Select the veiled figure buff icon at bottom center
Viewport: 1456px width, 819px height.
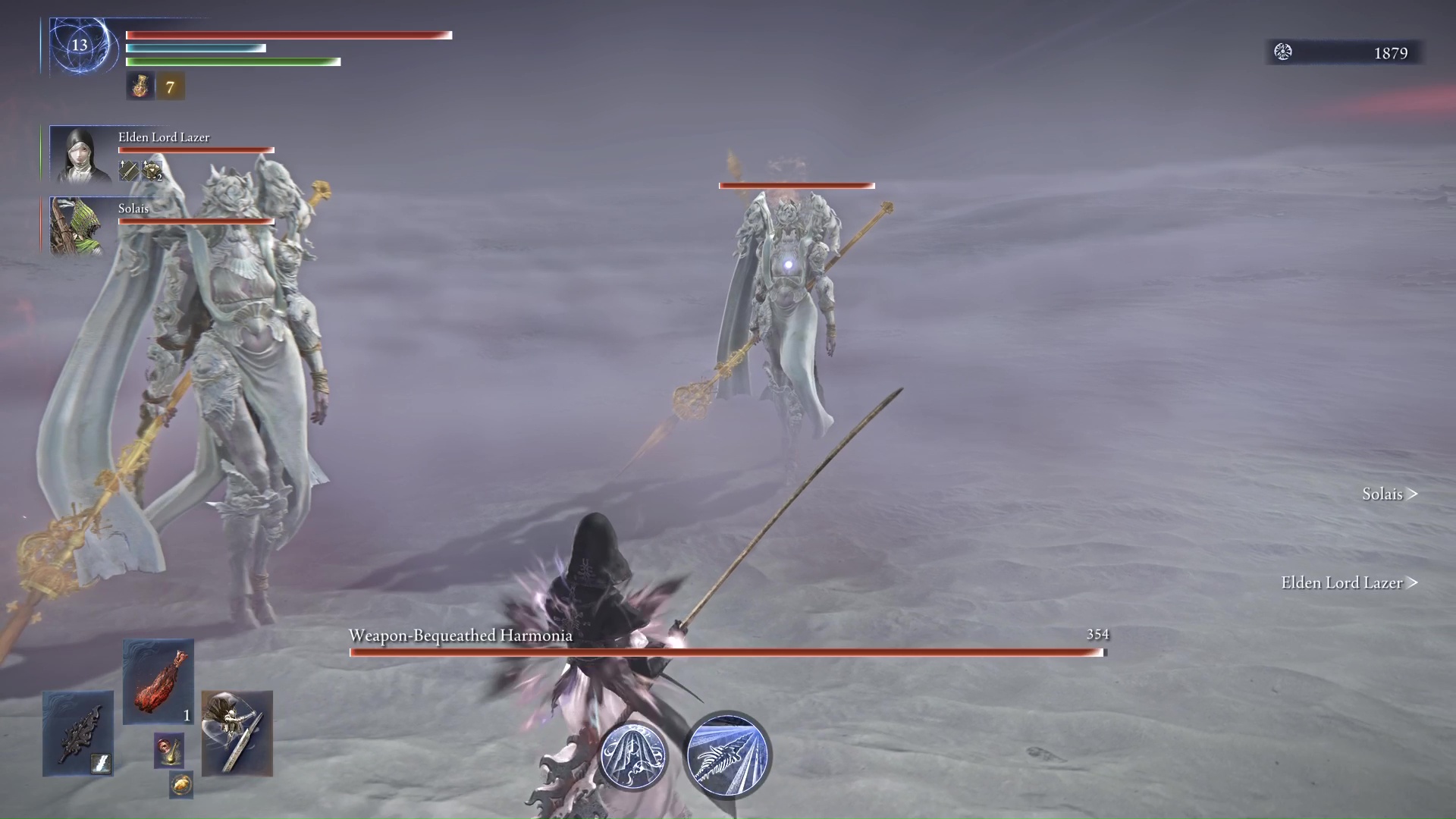point(634,755)
